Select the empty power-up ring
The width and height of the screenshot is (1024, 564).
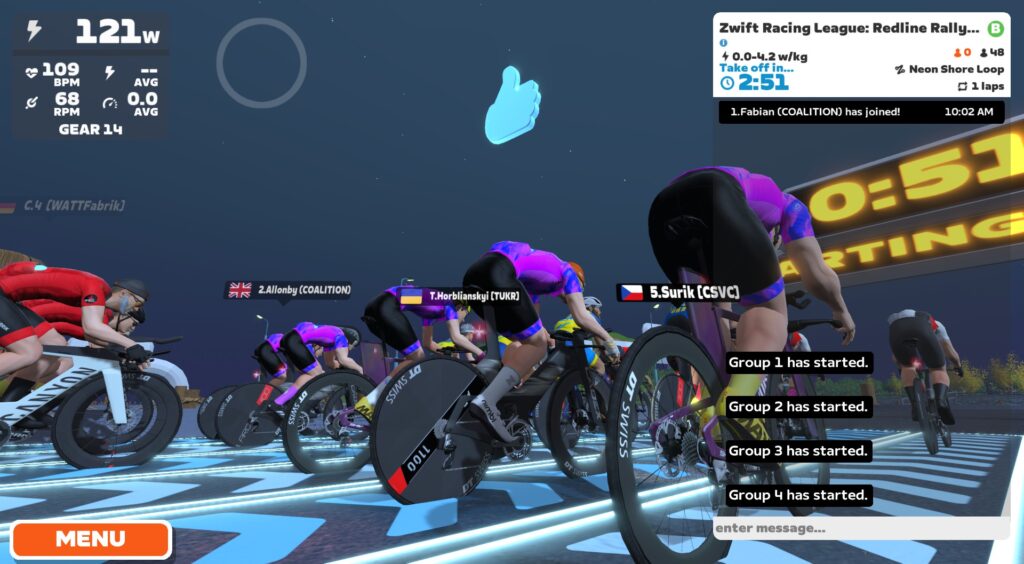click(x=261, y=63)
